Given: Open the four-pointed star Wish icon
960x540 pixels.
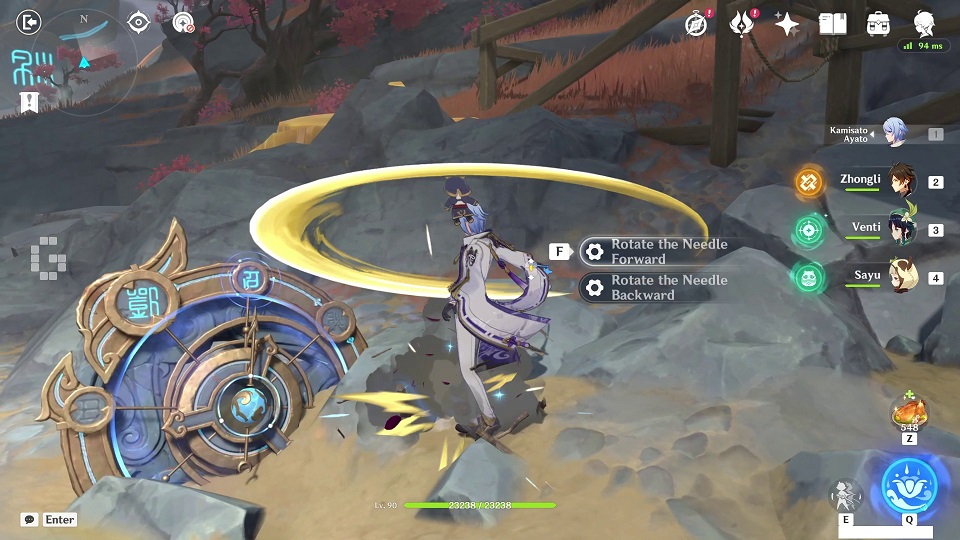Looking at the screenshot, I should [787, 24].
